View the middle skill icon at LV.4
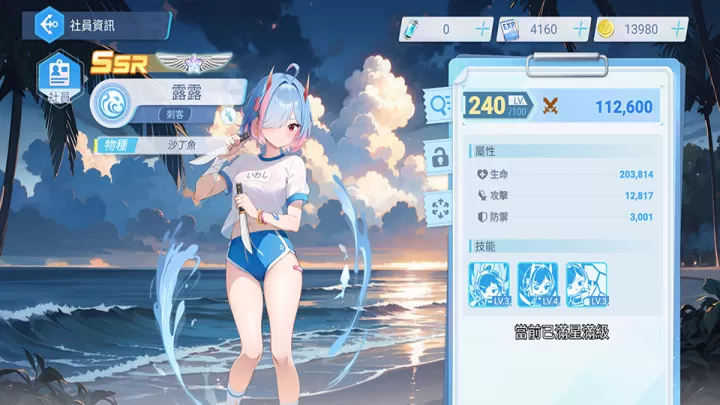This screenshot has height=405, width=720. [x=538, y=283]
